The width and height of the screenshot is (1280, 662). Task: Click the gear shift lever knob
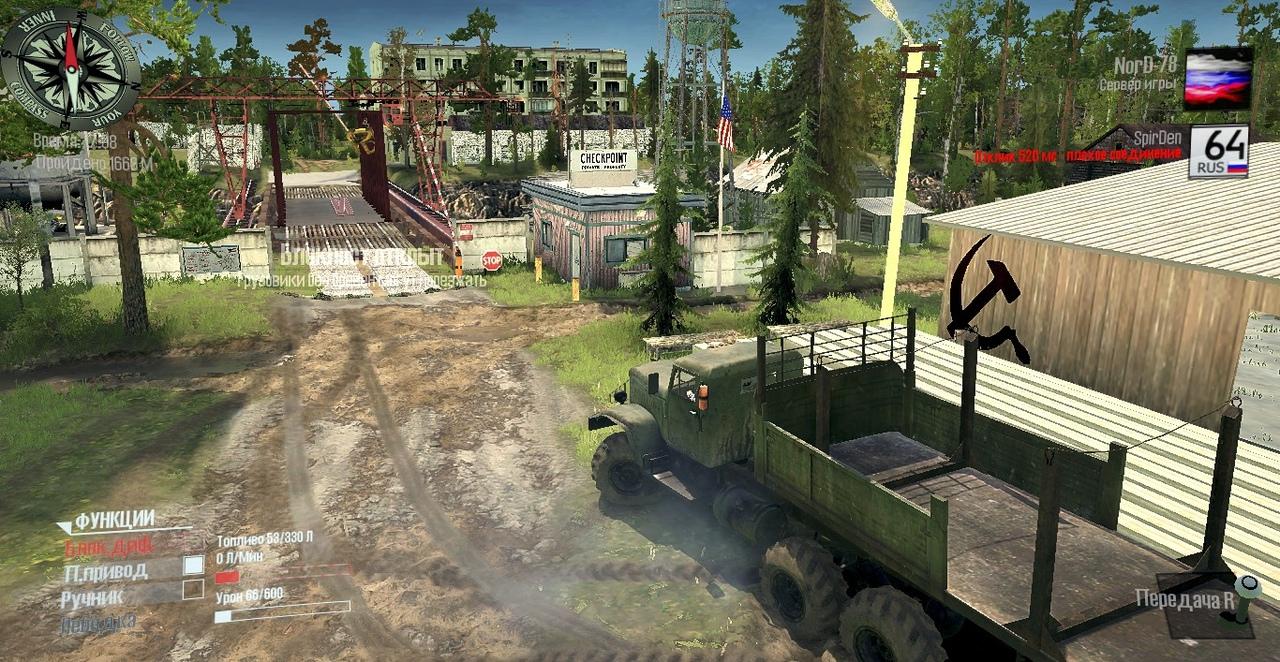point(1244,587)
